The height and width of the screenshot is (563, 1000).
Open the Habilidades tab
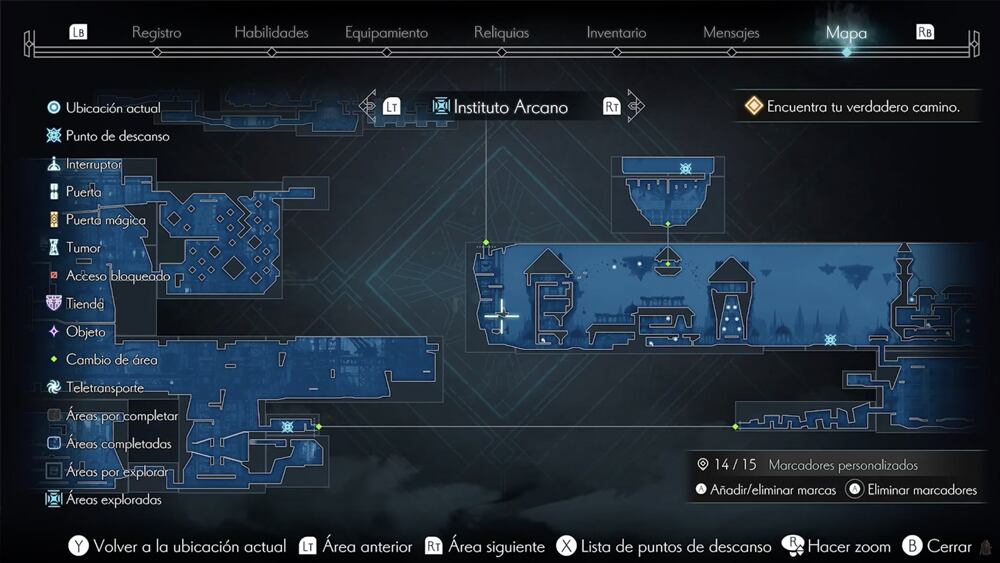point(272,33)
